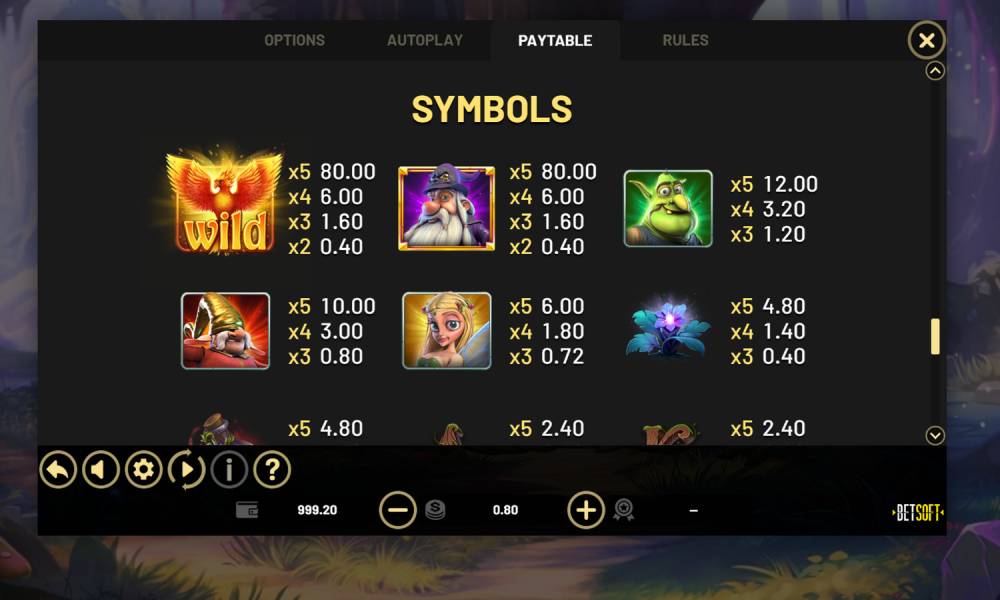This screenshot has height=600, width=1000.
Task: Activate the autoplay circular arrow button
Action: [187, 468]
